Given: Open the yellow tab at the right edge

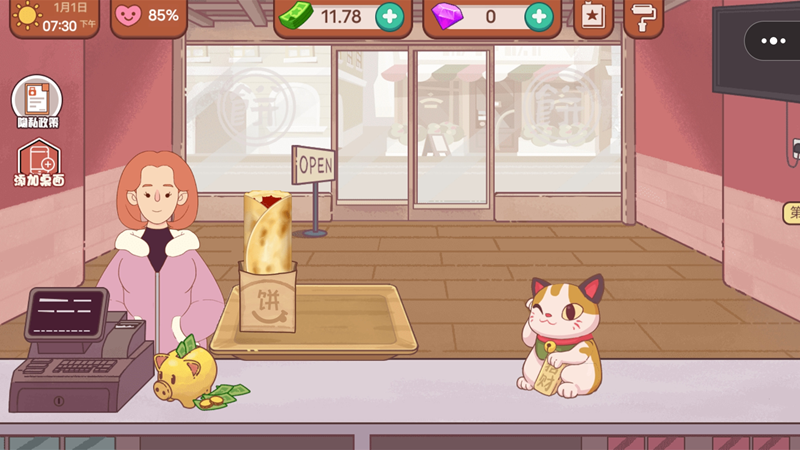Looking at the screenshot, I should point(793,212).
